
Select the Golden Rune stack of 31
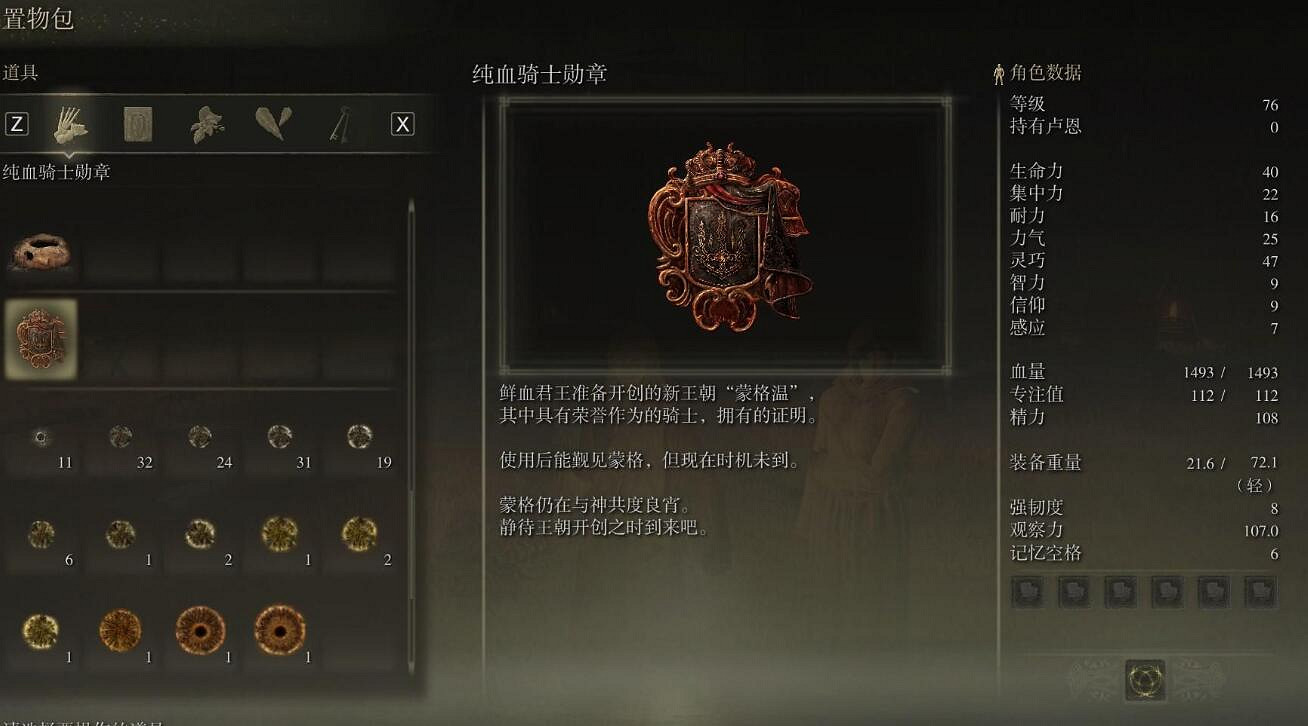tap(278, 438)
